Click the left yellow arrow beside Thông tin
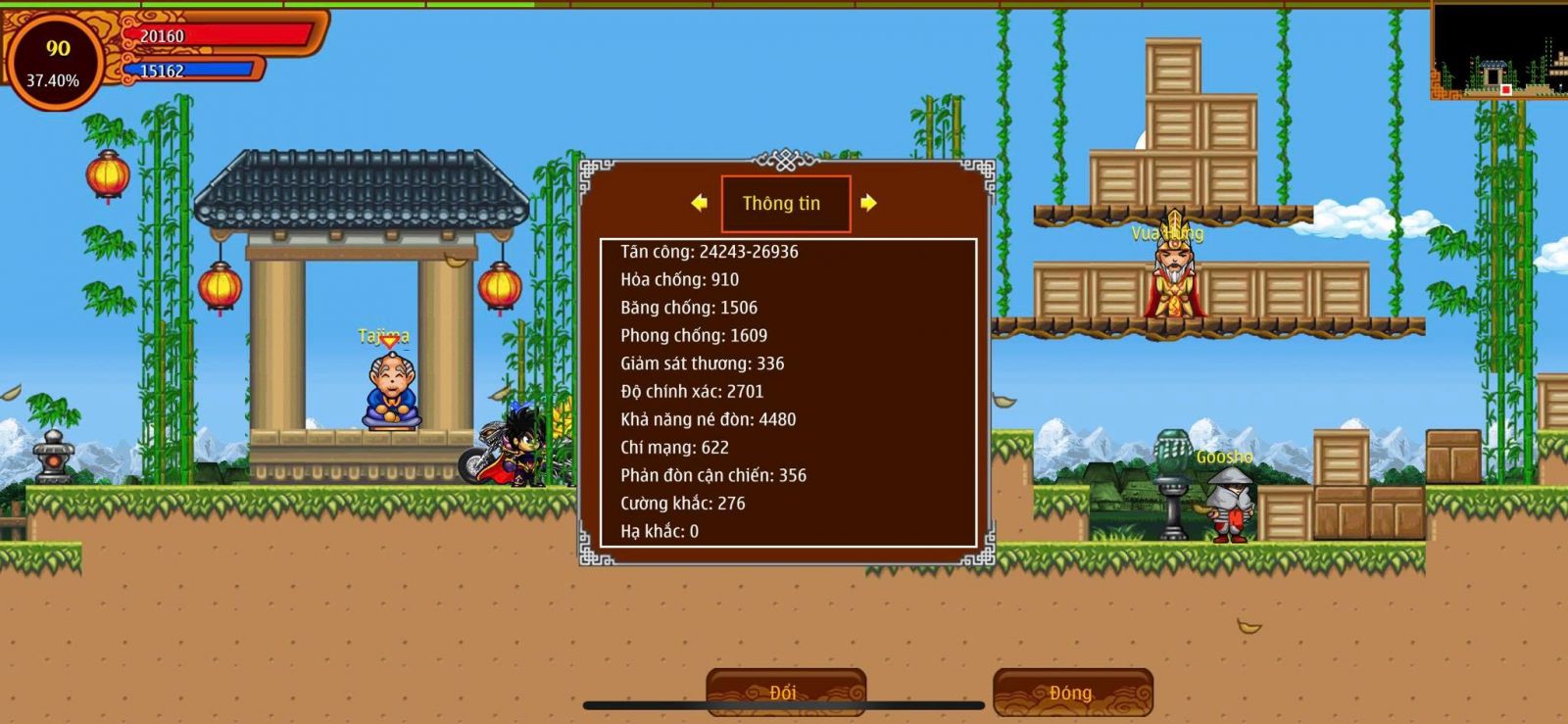The width and height of the screenshot is (1568, 724). pyautogui.click(x=699, y=203)
